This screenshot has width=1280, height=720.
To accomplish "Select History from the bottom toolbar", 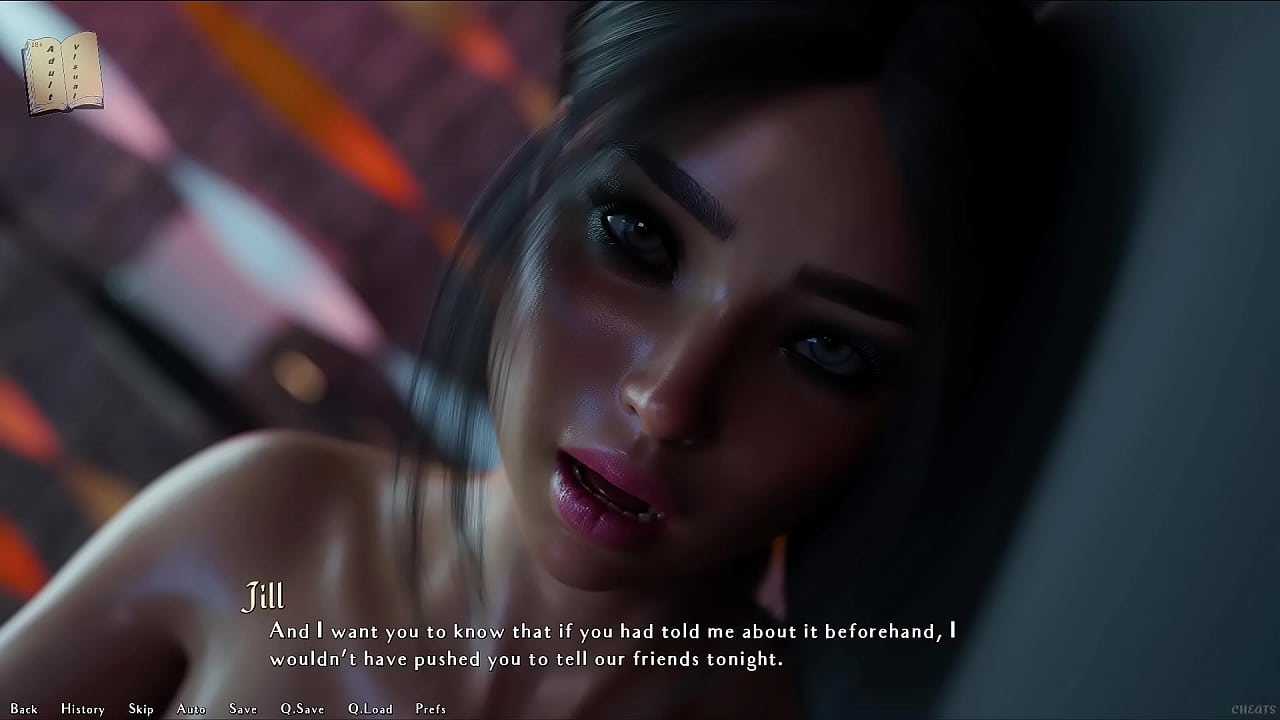I will pyautogui.click(x=82, y=708).
